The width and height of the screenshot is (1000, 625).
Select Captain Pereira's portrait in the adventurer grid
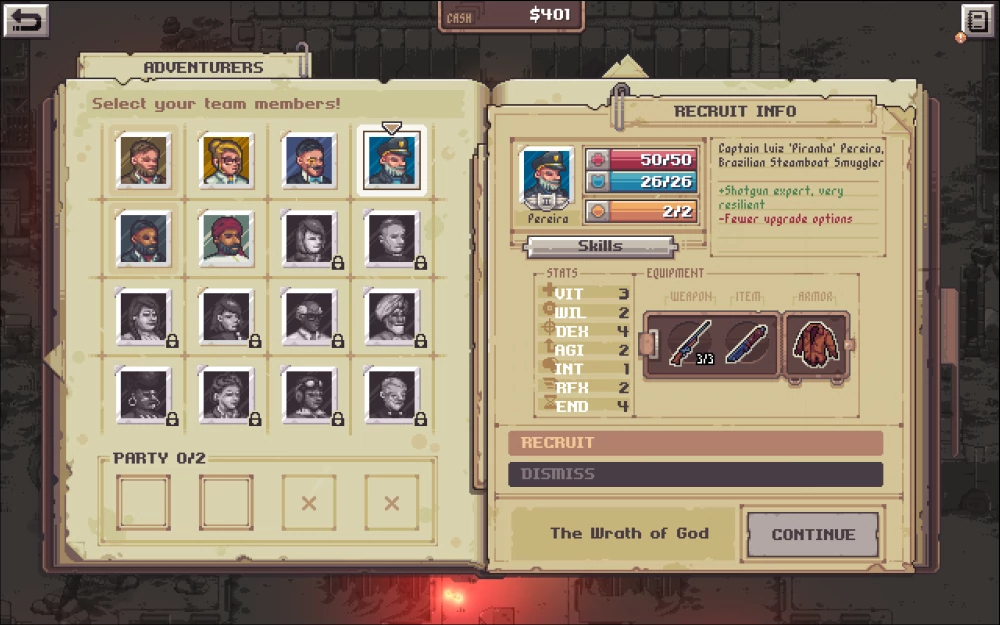[x=392, y=161]
